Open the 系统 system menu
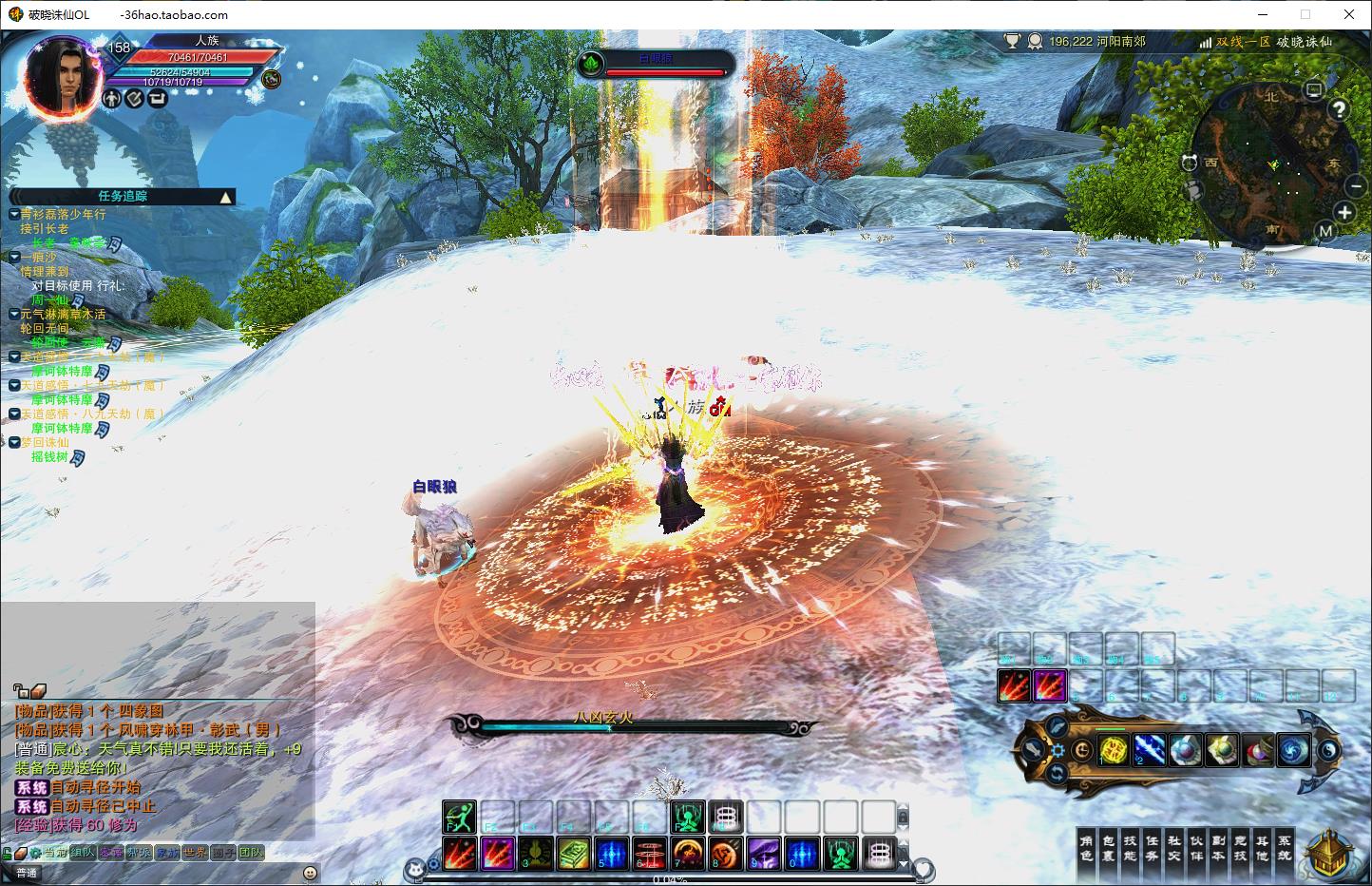The height and width of the screenshot is (886, 1372). pyautogui.click(x=1284, y=848)
